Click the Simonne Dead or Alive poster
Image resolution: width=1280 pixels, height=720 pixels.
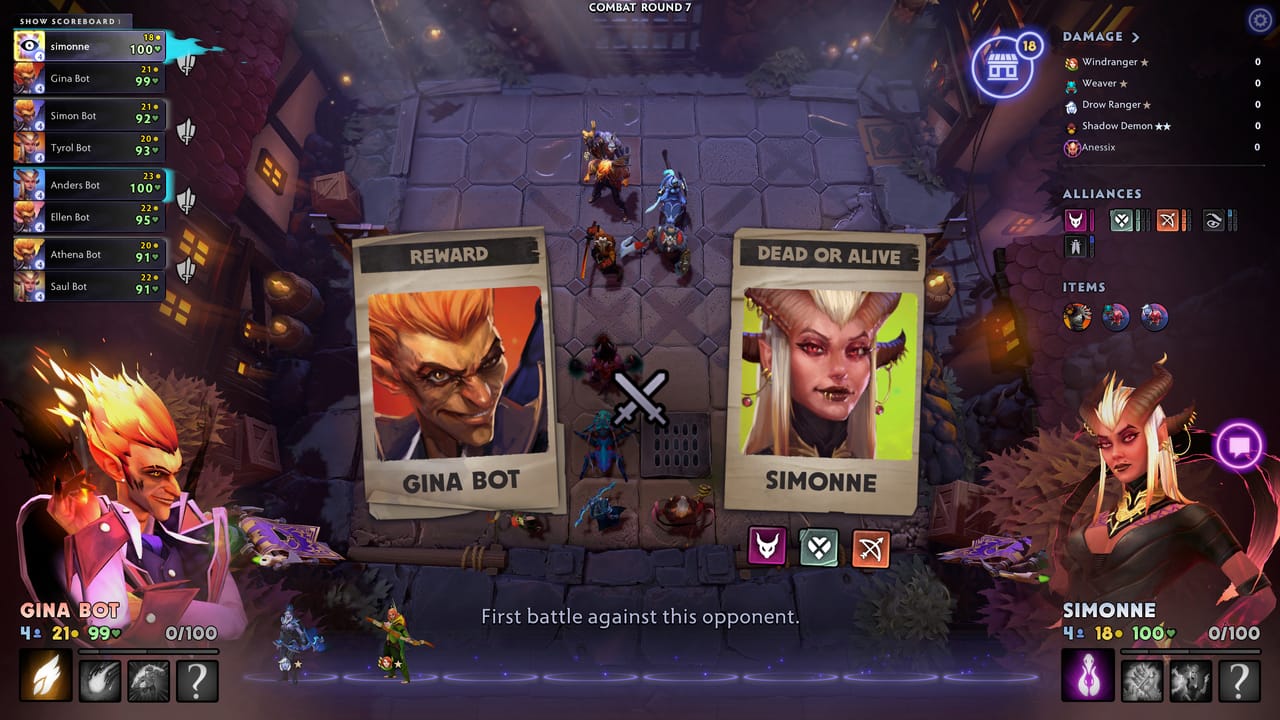click(x=822, y=370)
